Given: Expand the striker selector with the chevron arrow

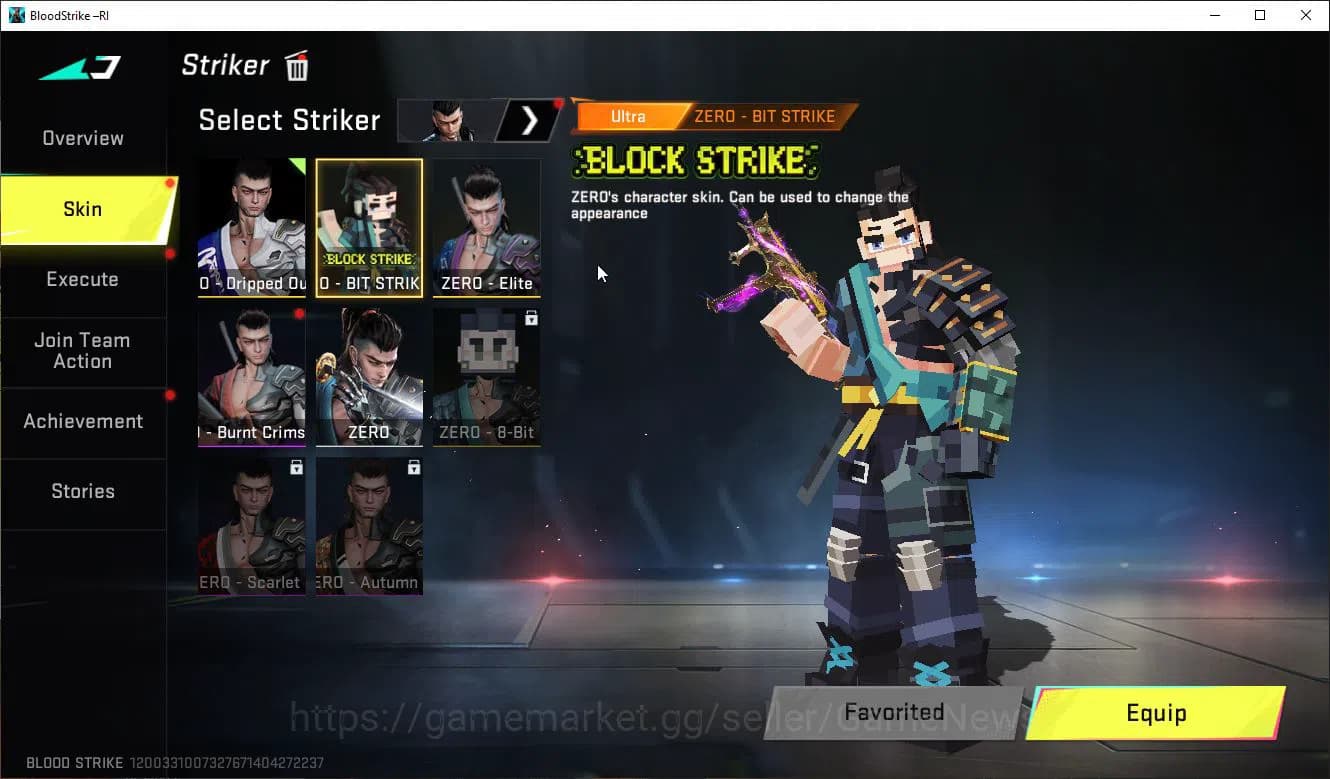Looking at the screenshot, I should [527, 120].
